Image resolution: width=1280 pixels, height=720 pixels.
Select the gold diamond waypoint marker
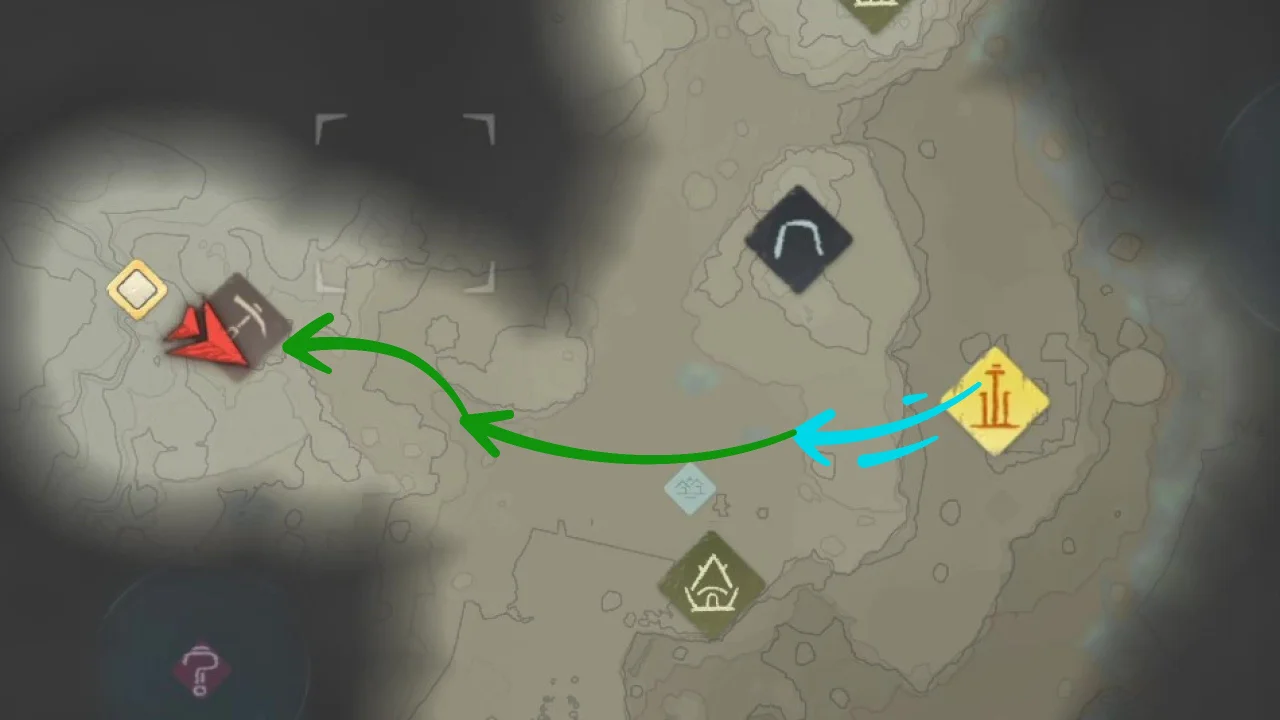tap(137, 289)
